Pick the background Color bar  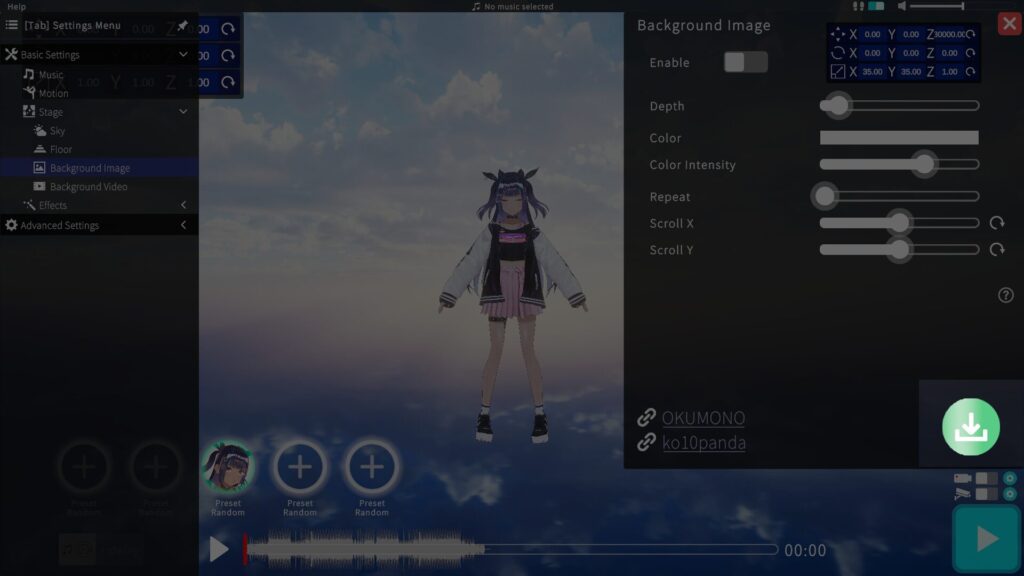(x=898, y=138)
